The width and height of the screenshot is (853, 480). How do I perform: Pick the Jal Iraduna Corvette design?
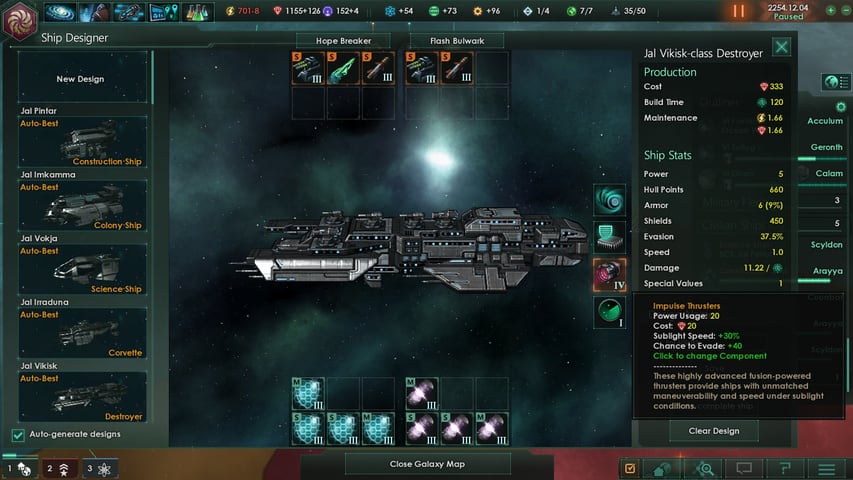pyautogui.click(x=82, y=332)
